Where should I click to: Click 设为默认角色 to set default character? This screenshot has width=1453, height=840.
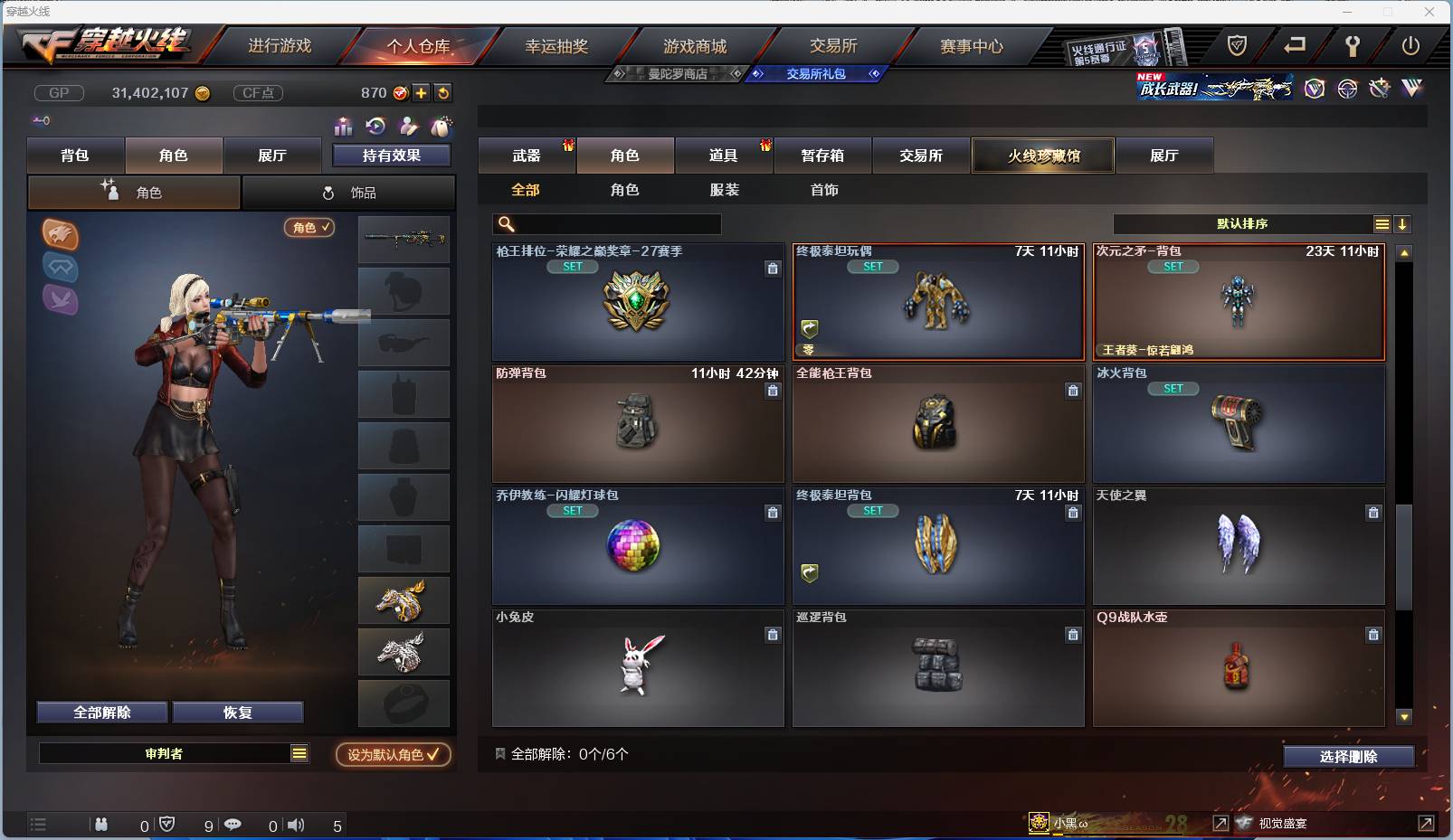[392, 756]
